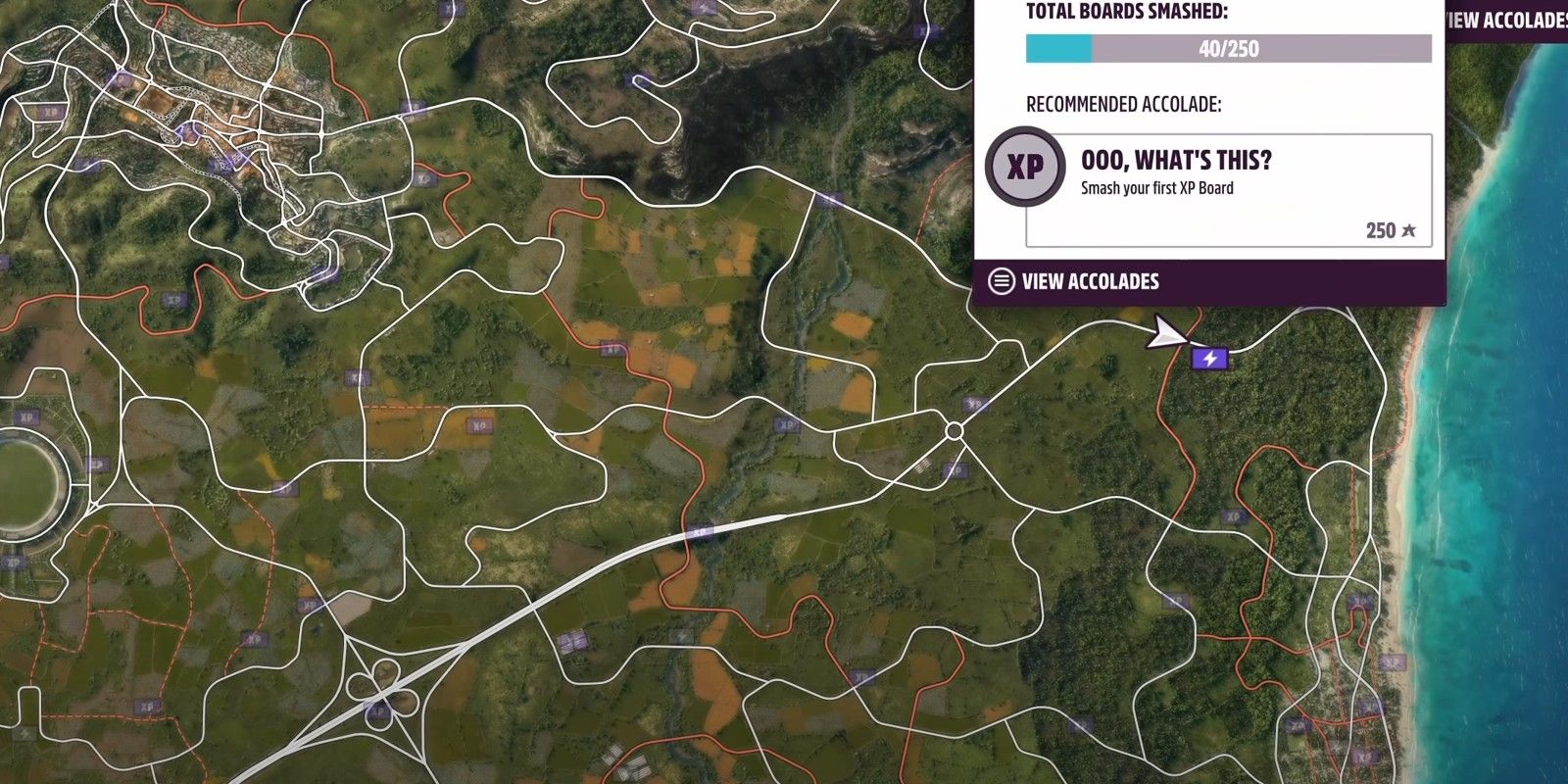This screenshot has width=1568, height=784.
Task: Click the 250 star reward on the accolade
Action: pyautogui.click(x=1389, y=232)
